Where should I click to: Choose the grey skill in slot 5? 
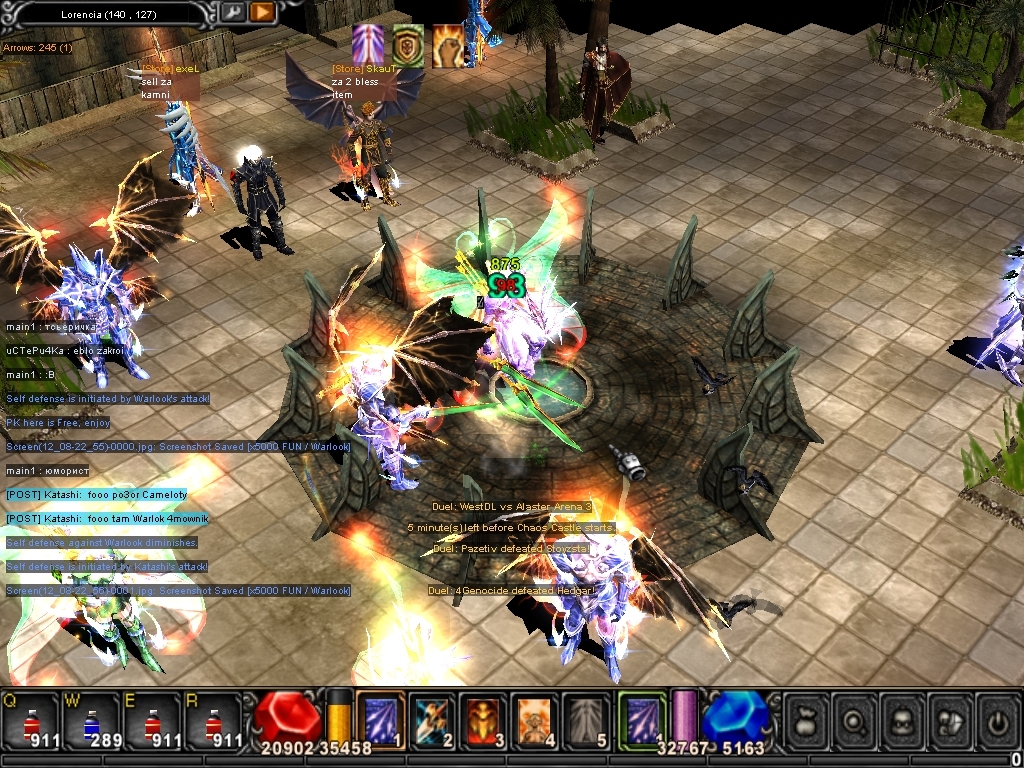click(587, 720)
